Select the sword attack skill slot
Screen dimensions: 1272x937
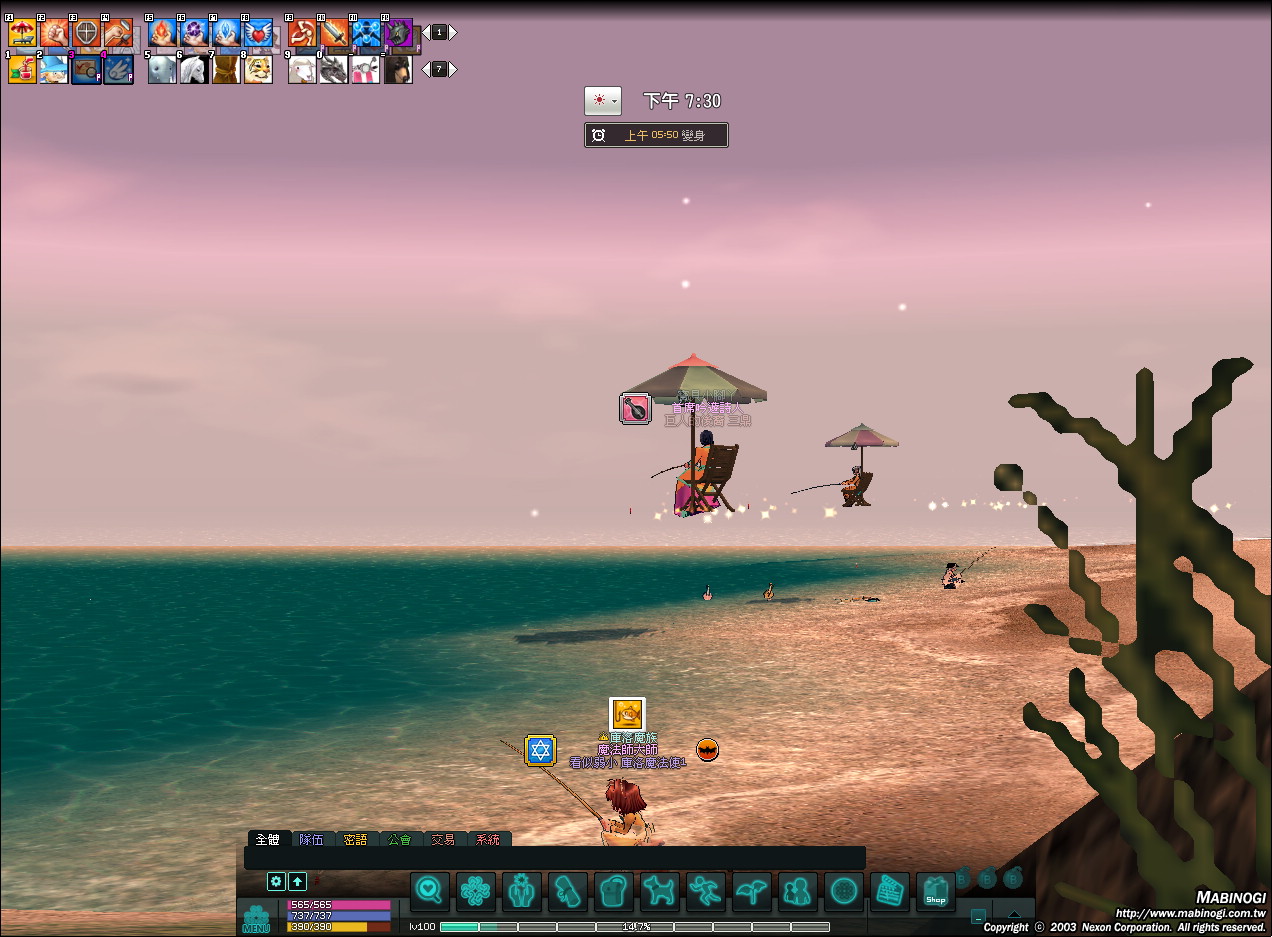tap(334, 33)
